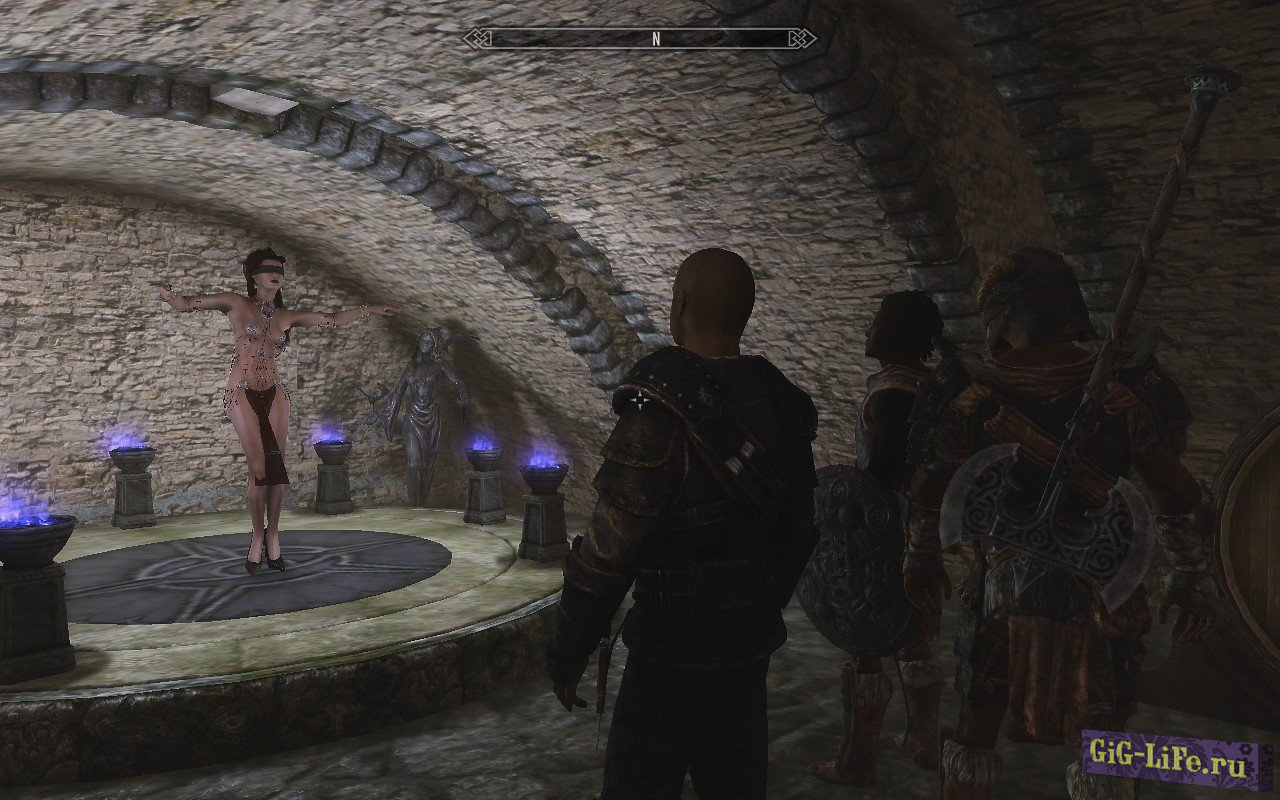Click the compass bar showing North

click(640, 39)
